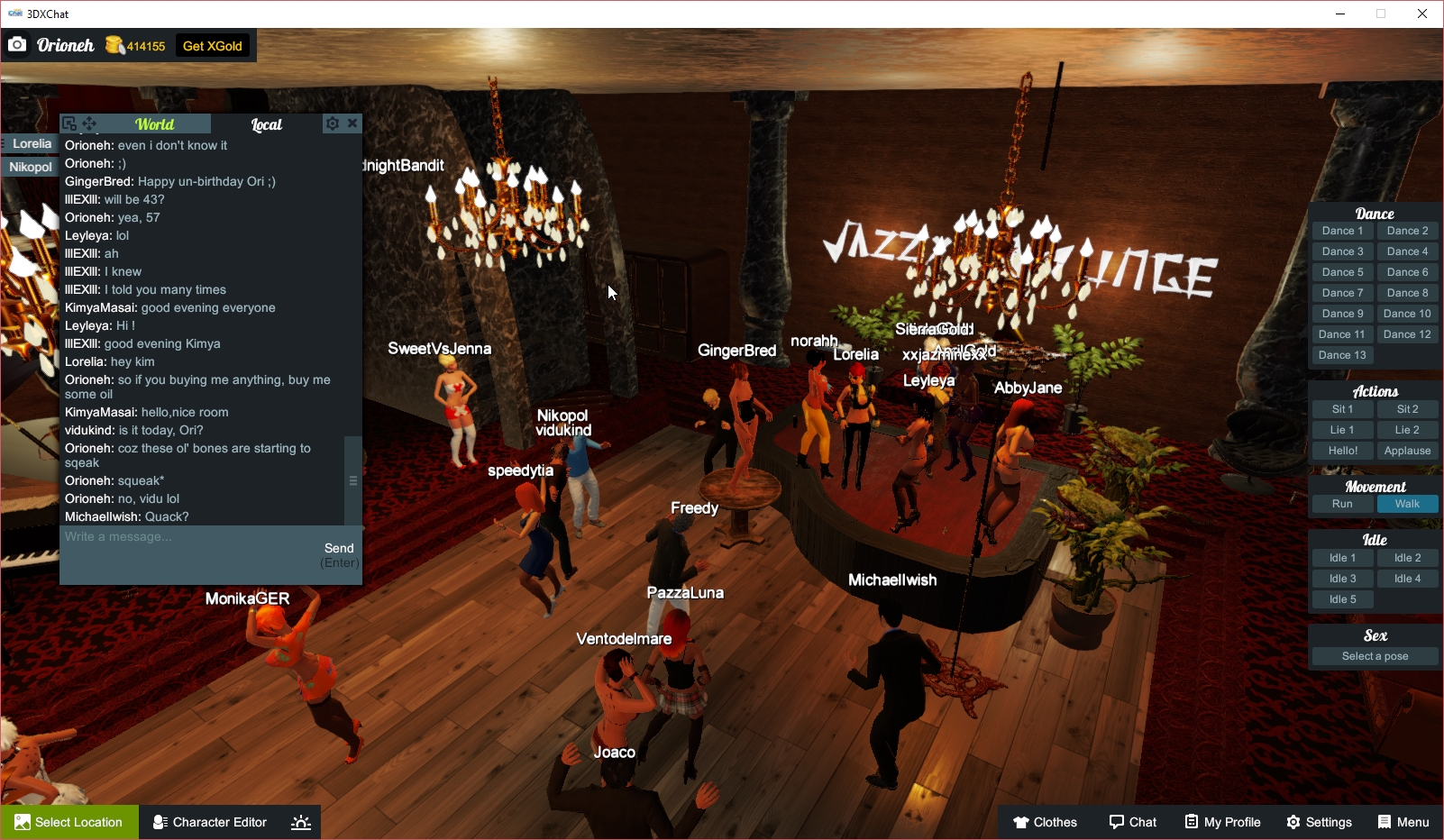Open the Sex pose selector via Select a pose
The image size is (1444, 840).
click(x=1374, y=655)
